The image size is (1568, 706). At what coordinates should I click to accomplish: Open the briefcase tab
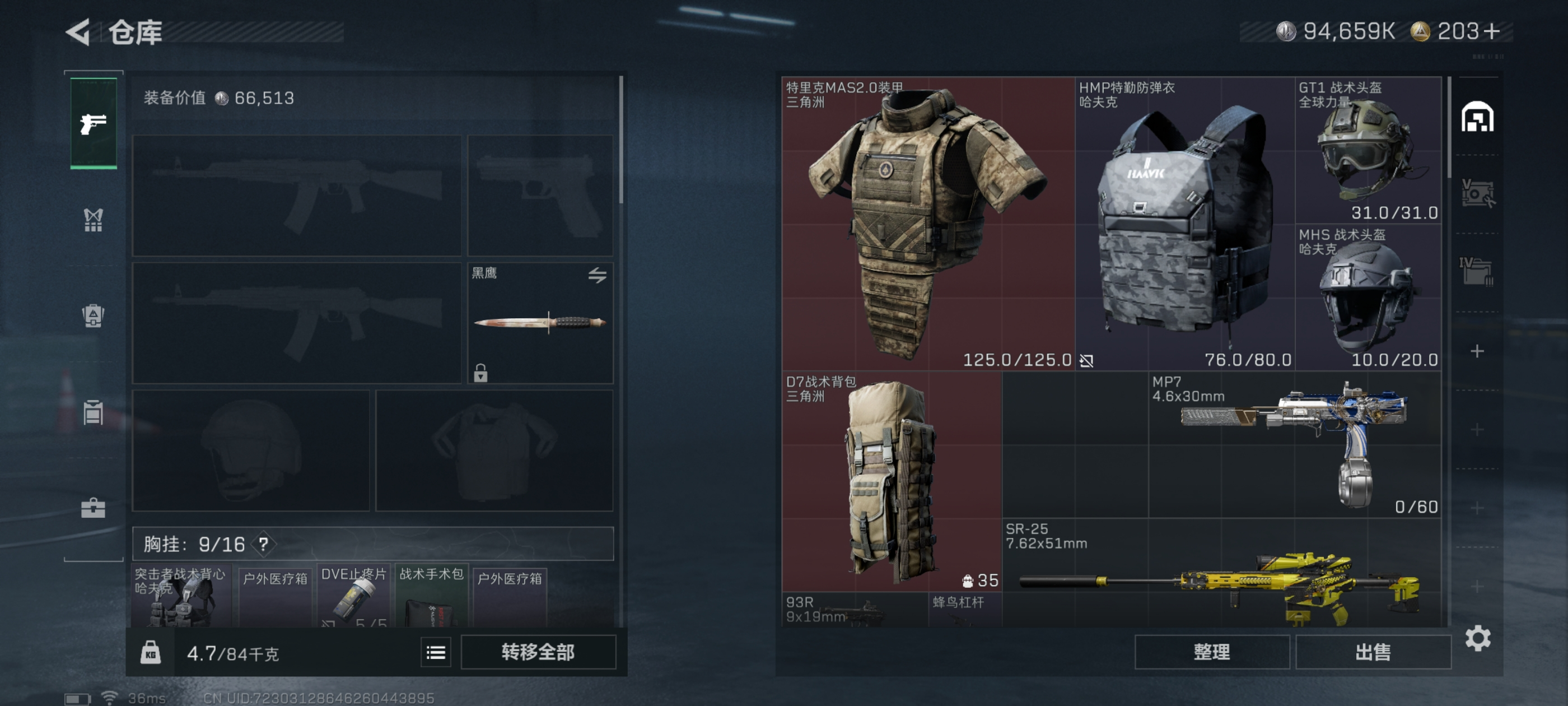click(x=93, y=508)
